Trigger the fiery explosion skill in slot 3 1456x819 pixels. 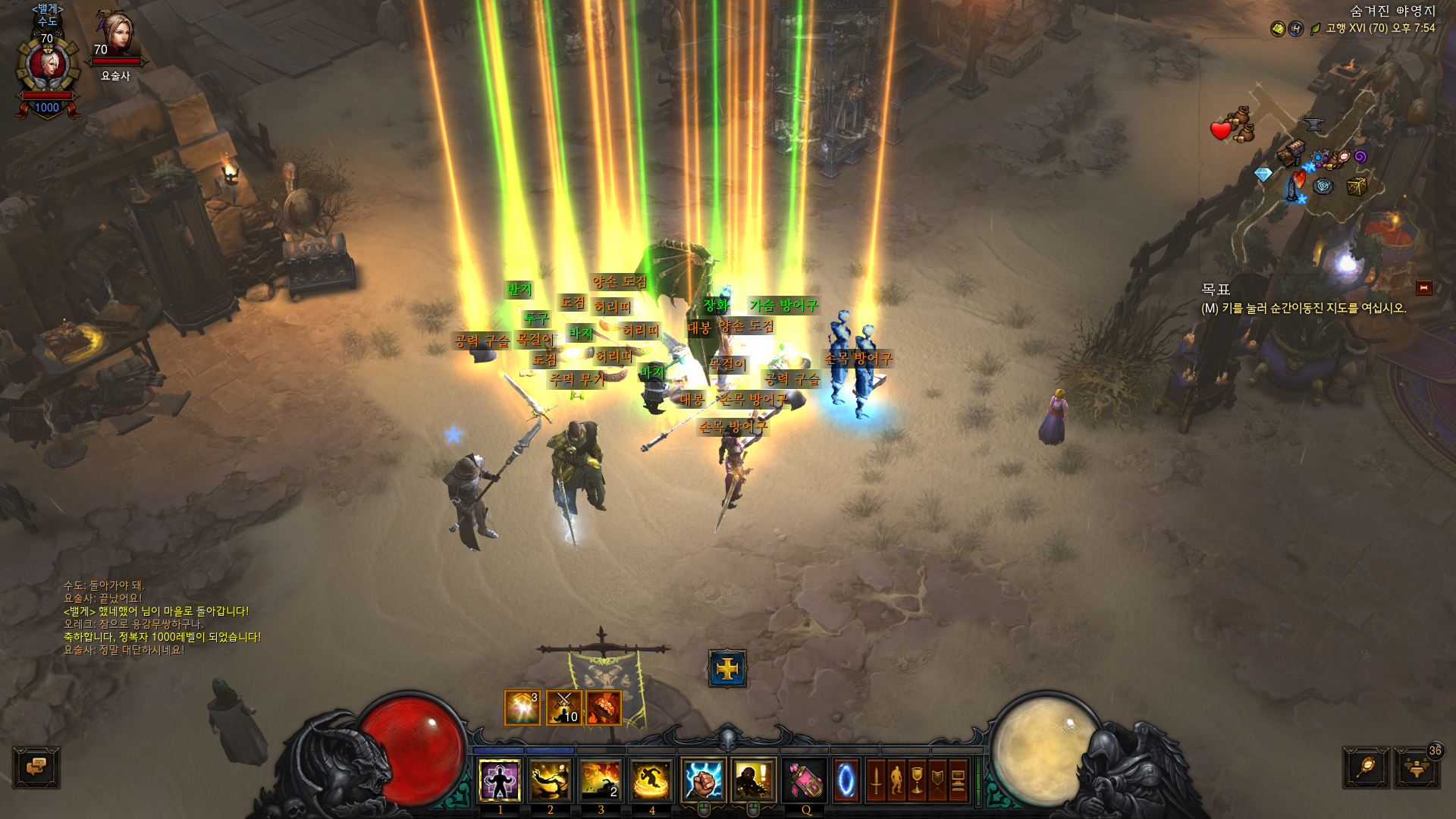pos(601,780)
